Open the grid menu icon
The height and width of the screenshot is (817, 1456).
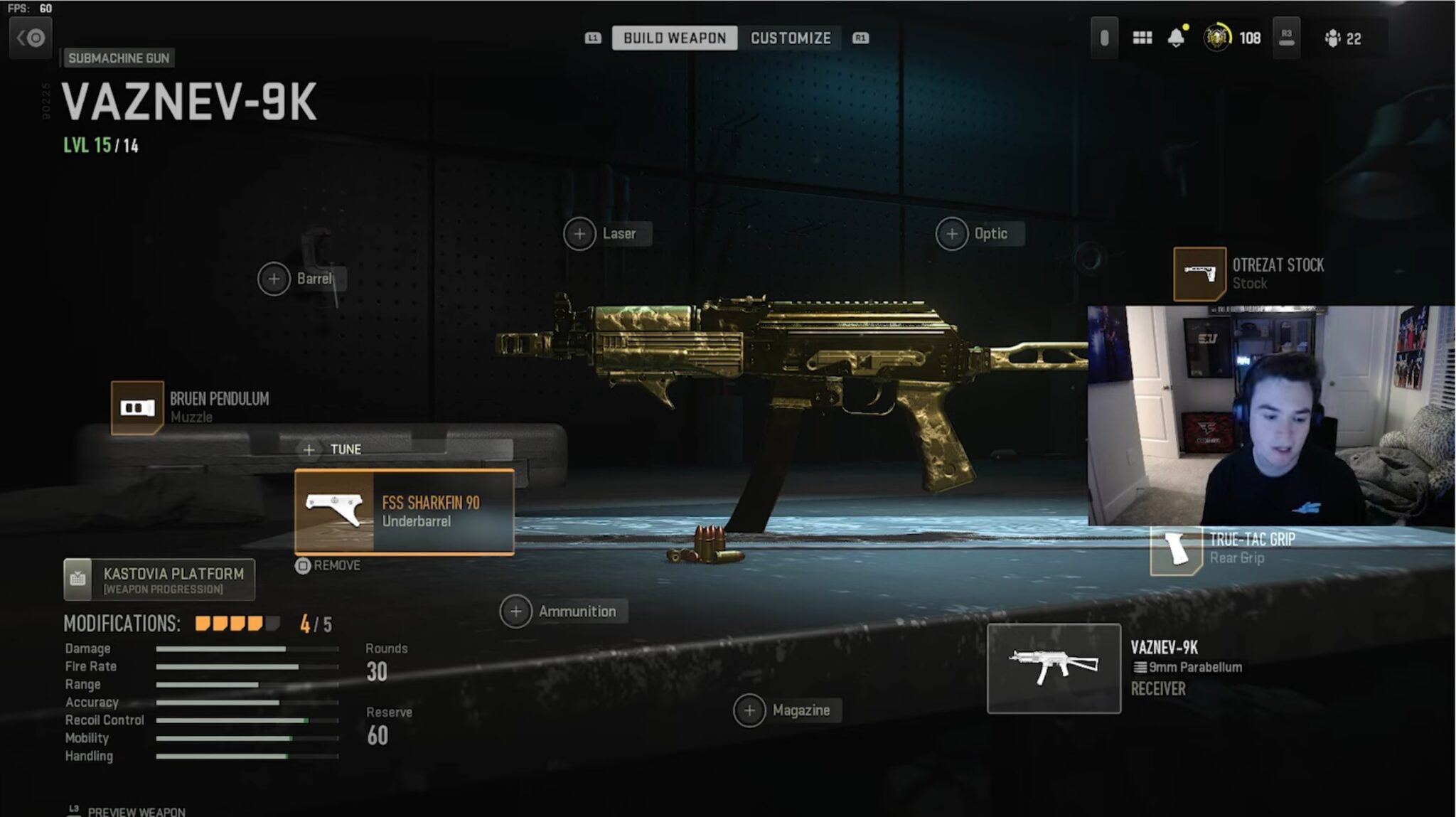click(x=1142, y=38)
